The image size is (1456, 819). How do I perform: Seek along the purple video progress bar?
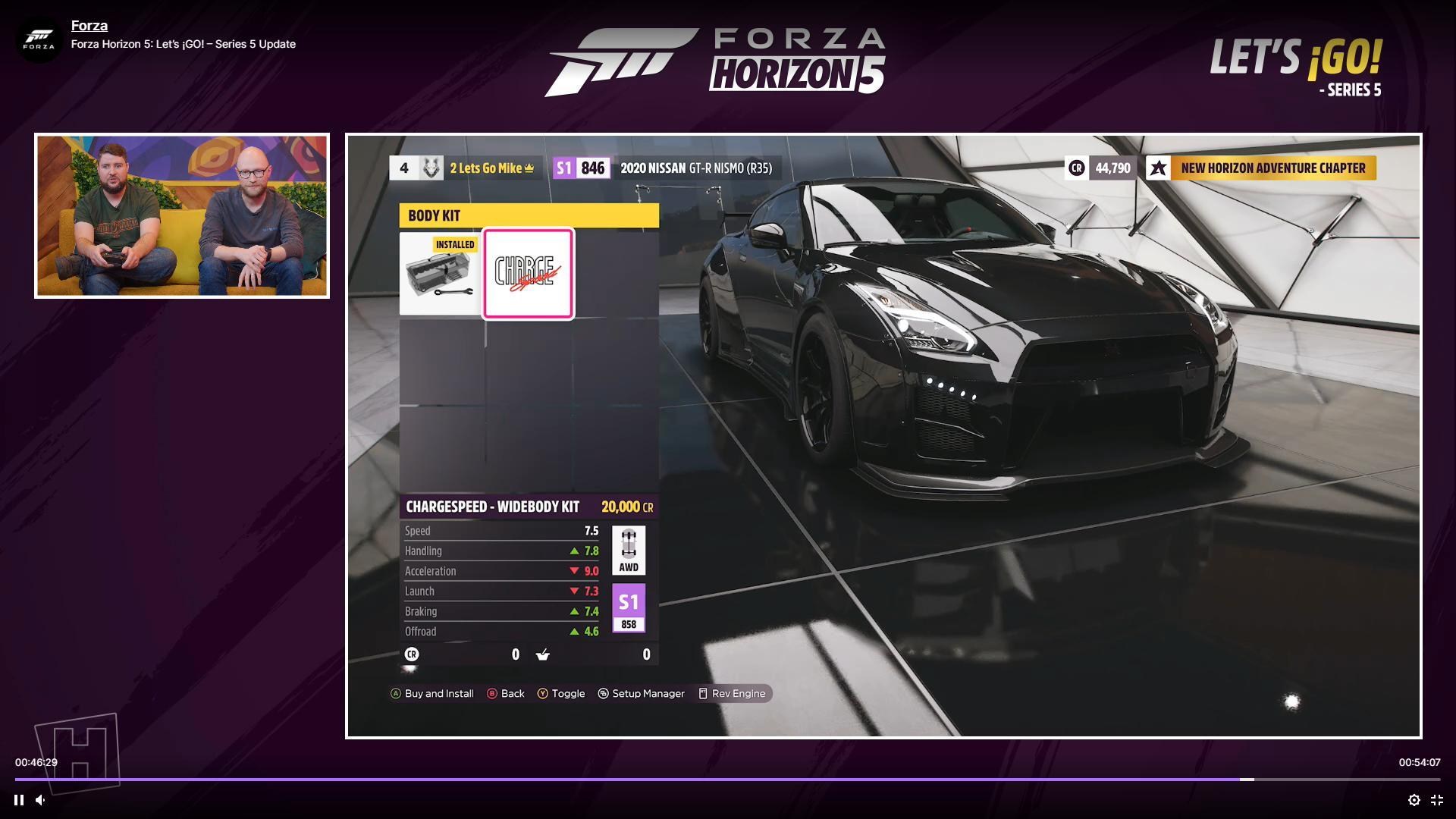728,779
